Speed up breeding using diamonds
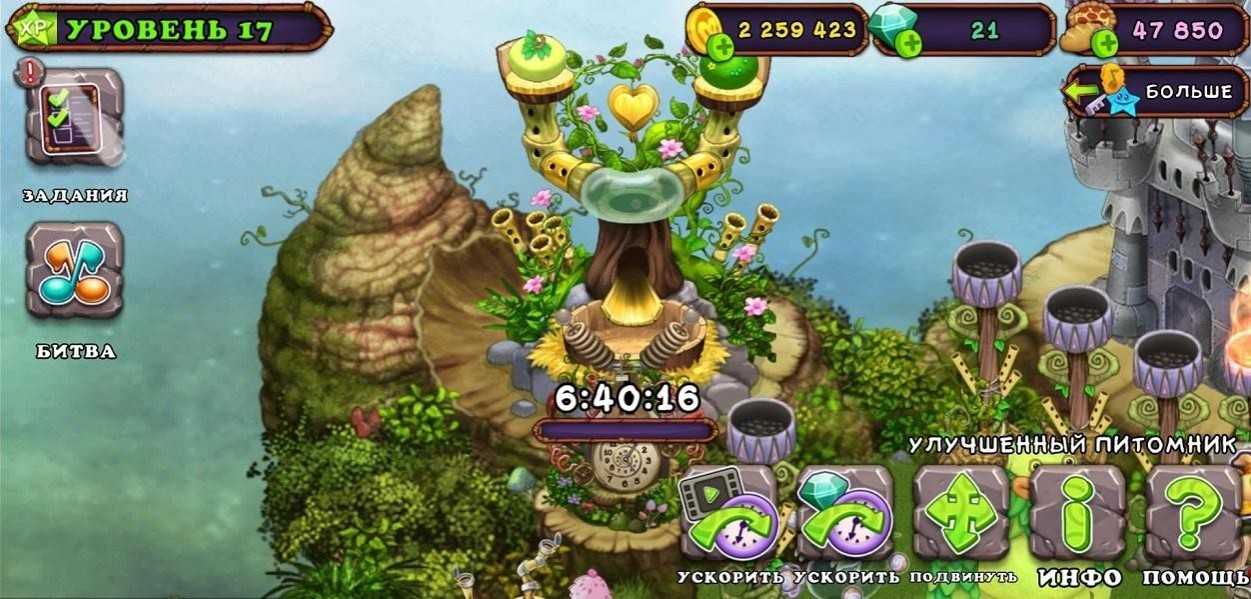Image resolution: width=1251 pixels, height=599 pixels. [x=844, y=513]
